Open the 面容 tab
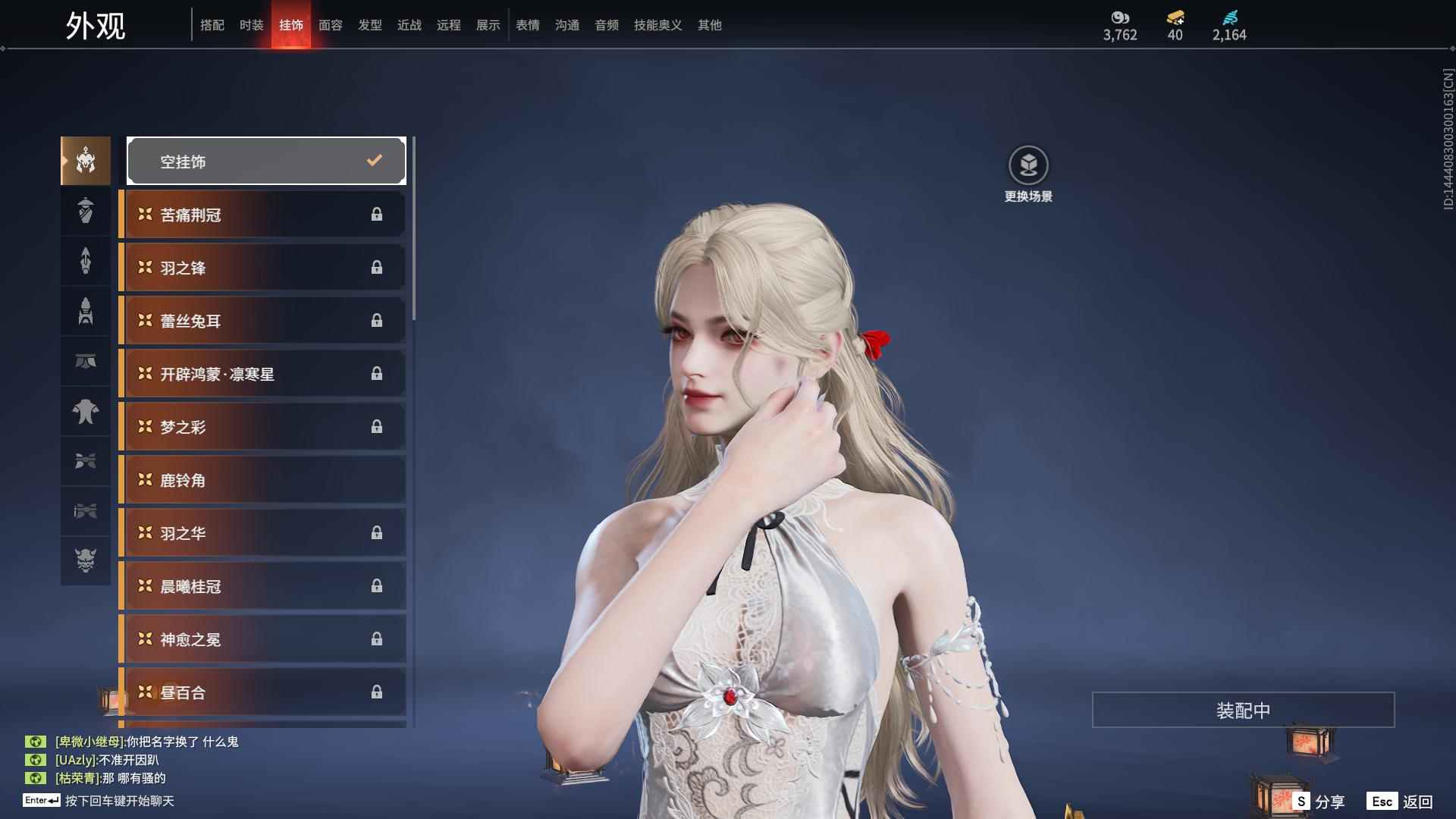The height and width of the screenshot is (819, 1456). [x=330, y=25]
